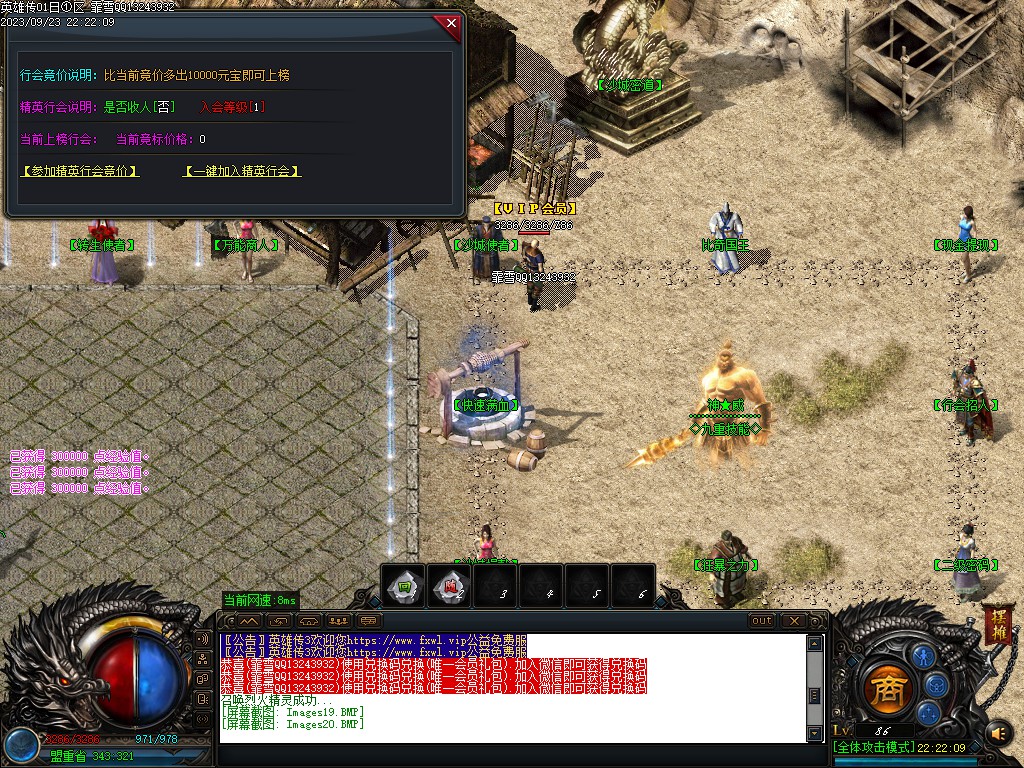Screen dimensions: 1024x768
Task: Open the 摆摊 stall banner
Action: pyautogui.click(x=997, y=624)
